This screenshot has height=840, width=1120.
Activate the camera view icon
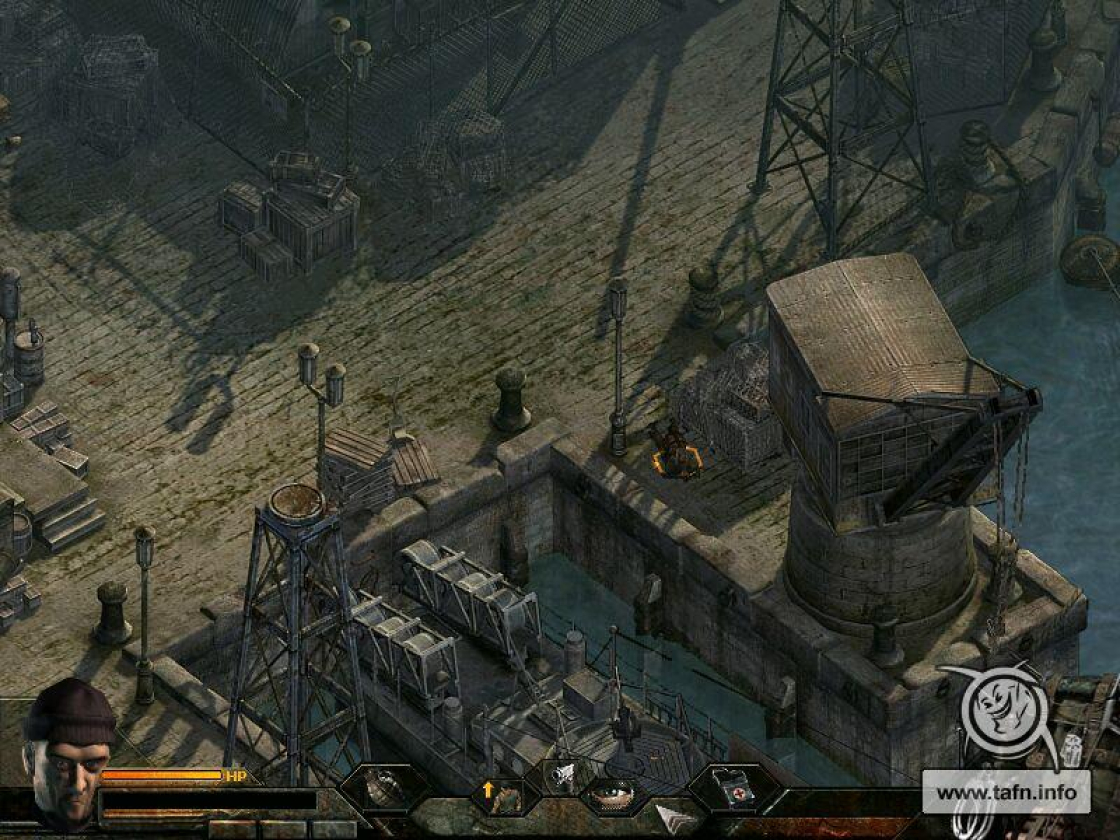coord(564,774)
